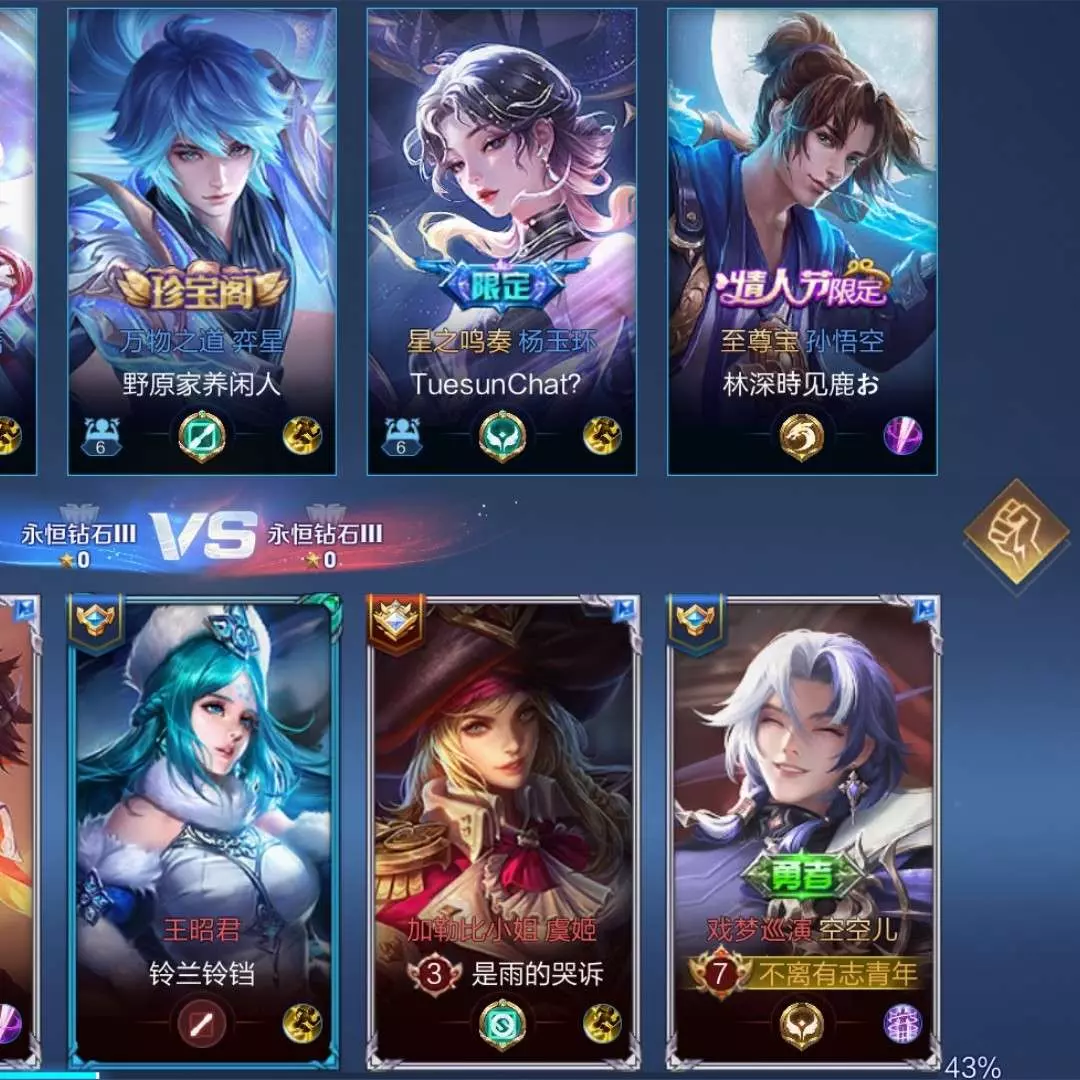Viewport: 1080px width, 1080px height.
Task: Open the 至尊宝 孙悟空 player card
Action: (x=802, y=240)
